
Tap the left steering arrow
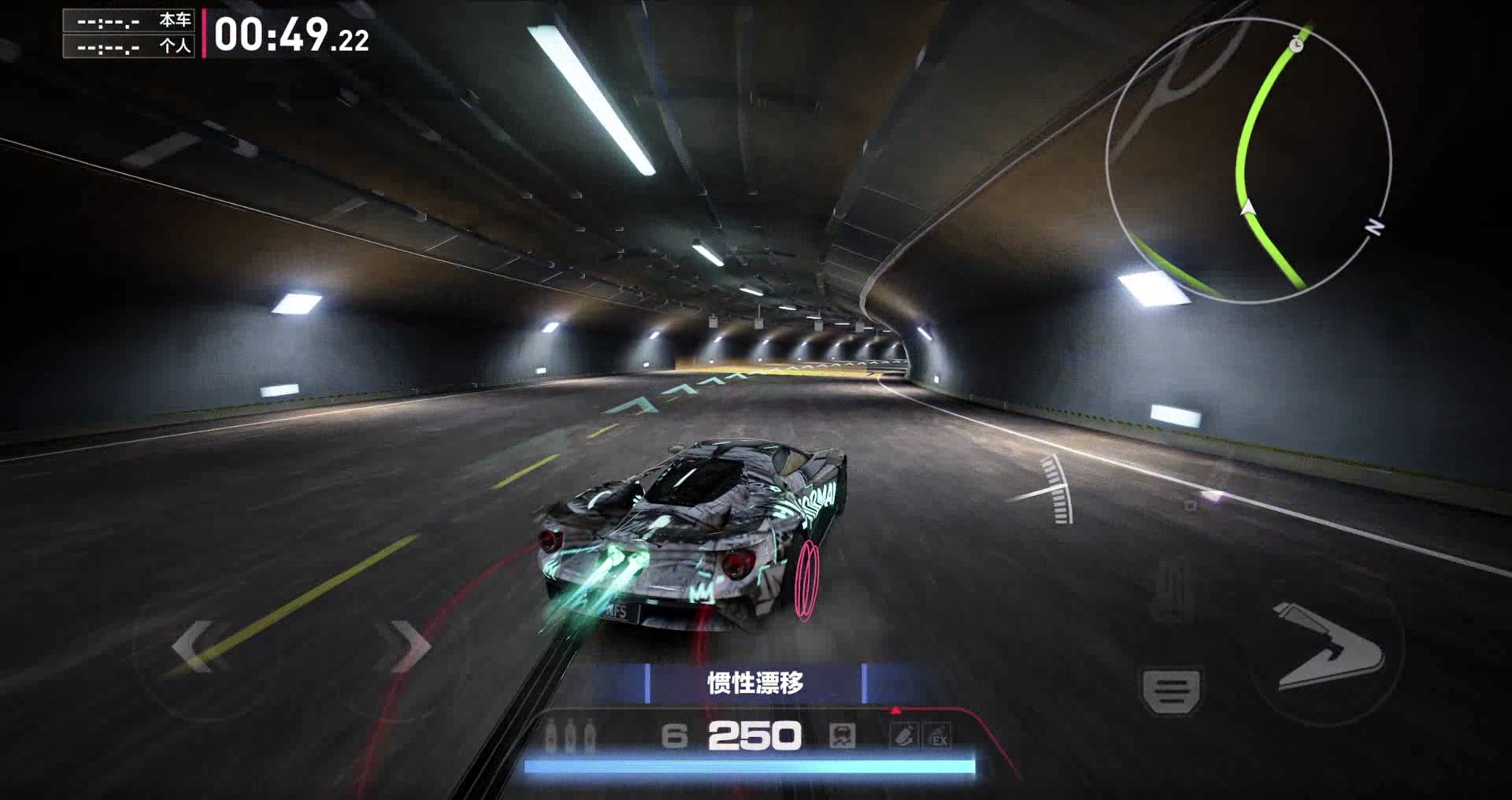click(192, 646)
